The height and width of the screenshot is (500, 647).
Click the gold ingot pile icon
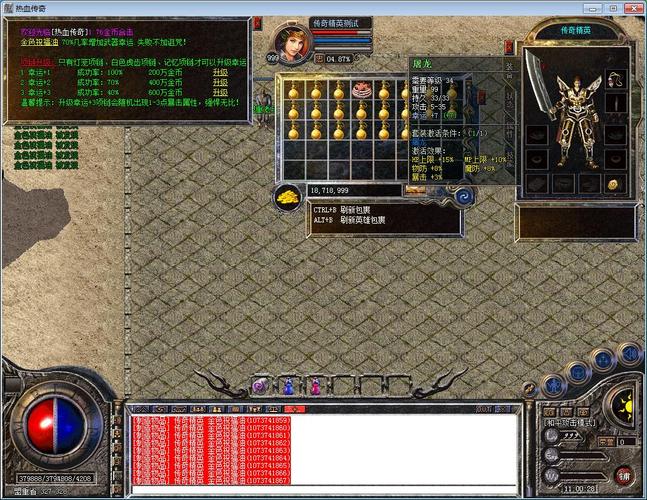click(x=288, y=194)
